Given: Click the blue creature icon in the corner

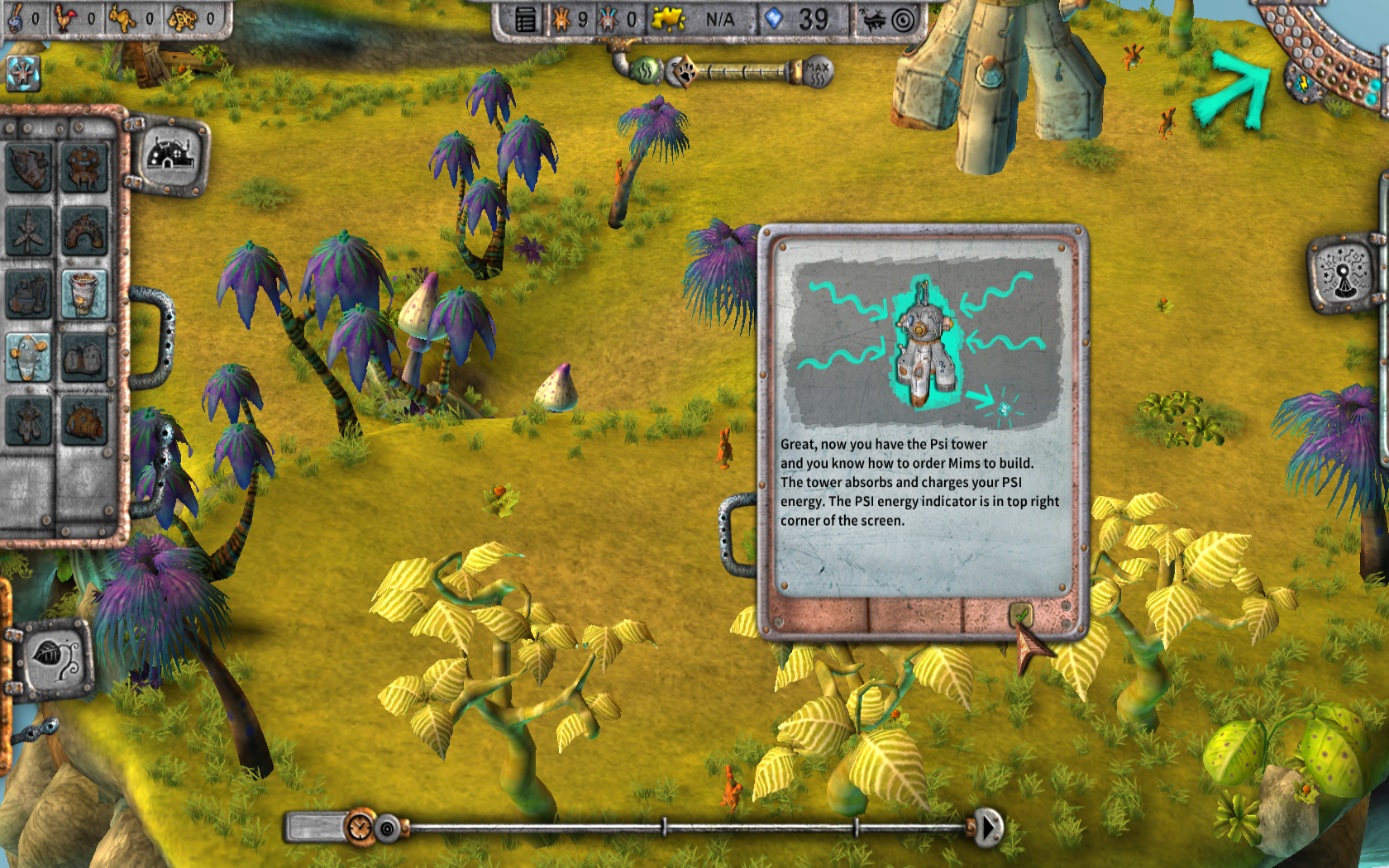Looking at the screenshot, I should [x=23, y=73].
